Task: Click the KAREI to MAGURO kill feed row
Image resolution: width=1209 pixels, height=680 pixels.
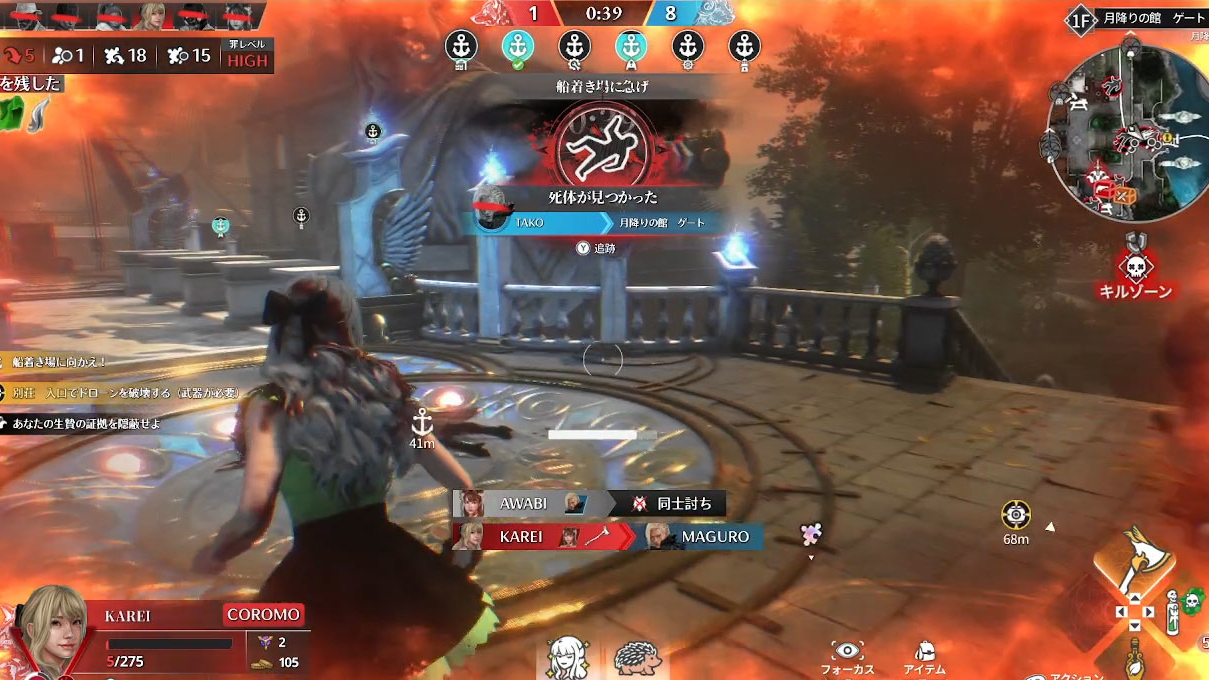Action: tap(607, 537)
